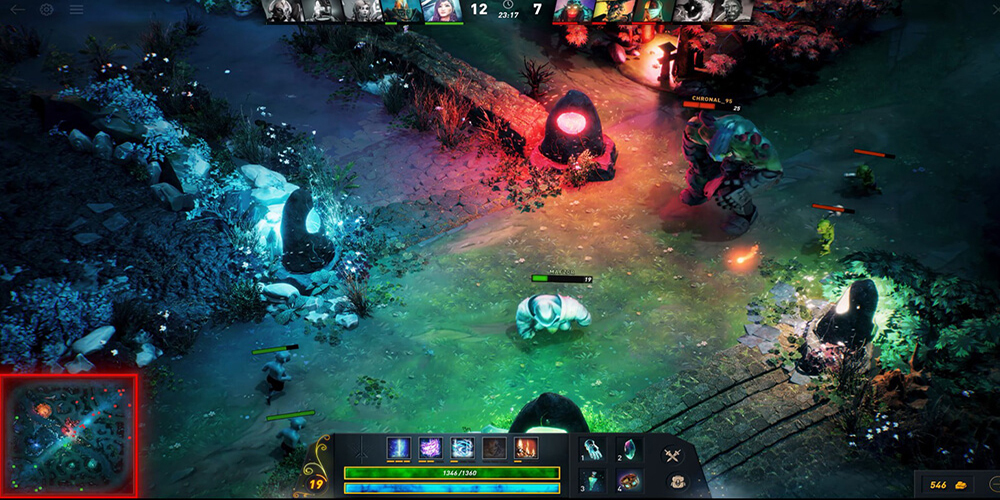Viewport: 1000px width, 500px height.
Task: Use the orb item in slot 4
Action: (629, 480)
